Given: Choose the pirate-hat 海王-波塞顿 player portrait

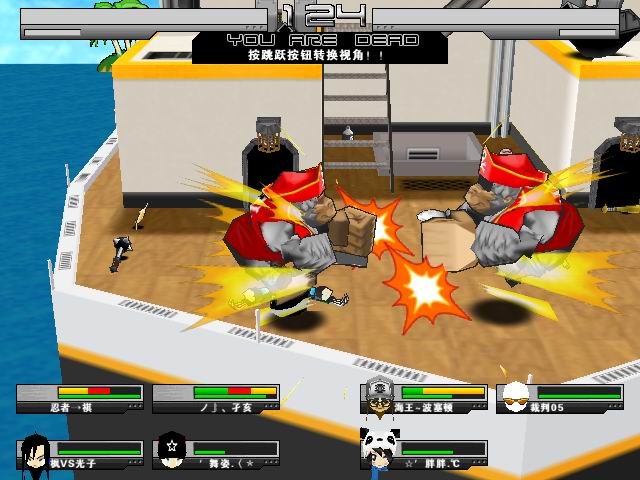Looking at the screenshot, I should pyautogui.click(x=377, y=397).
